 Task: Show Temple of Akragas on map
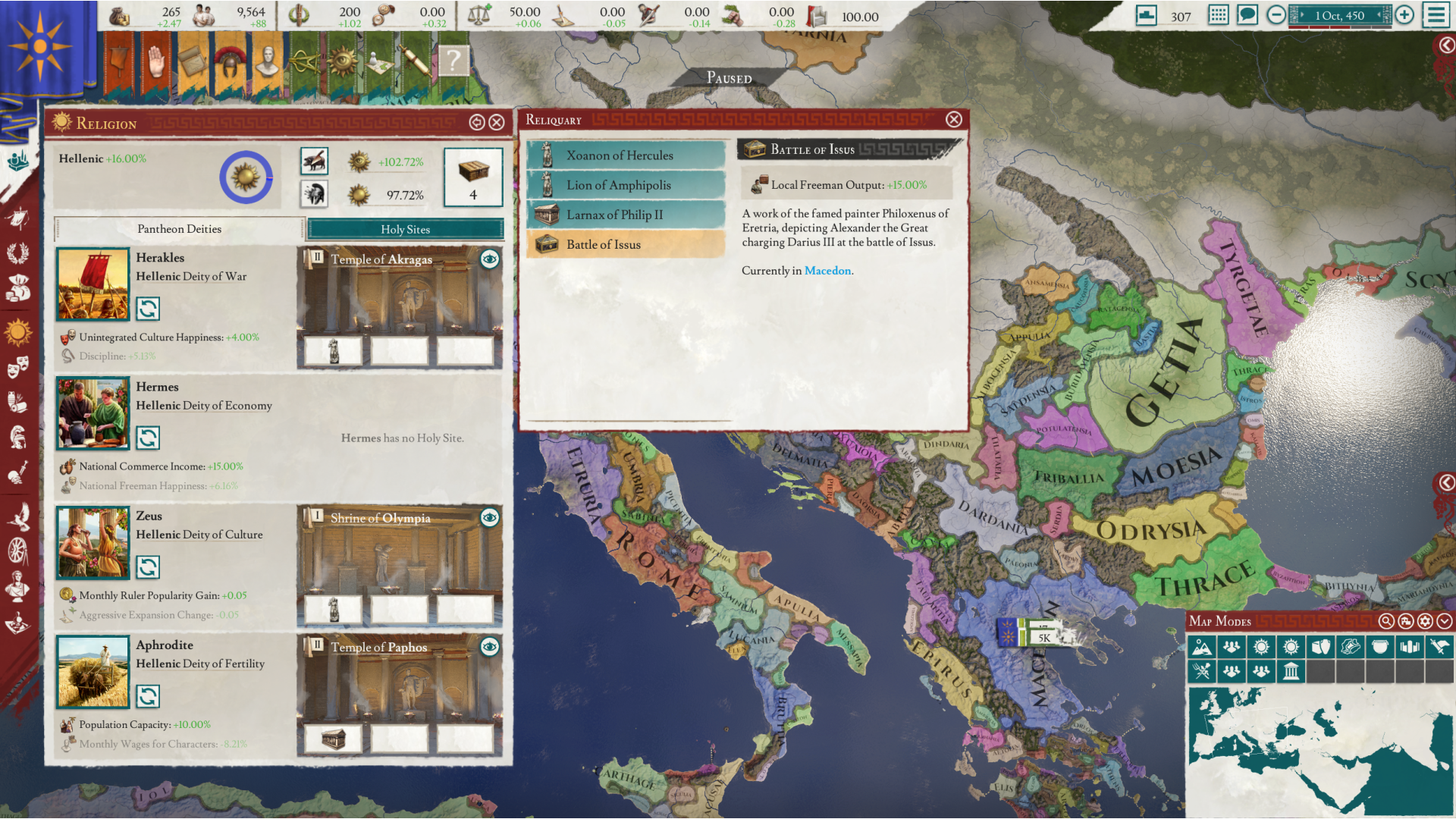pyautogui.click(x=490, y=259)
